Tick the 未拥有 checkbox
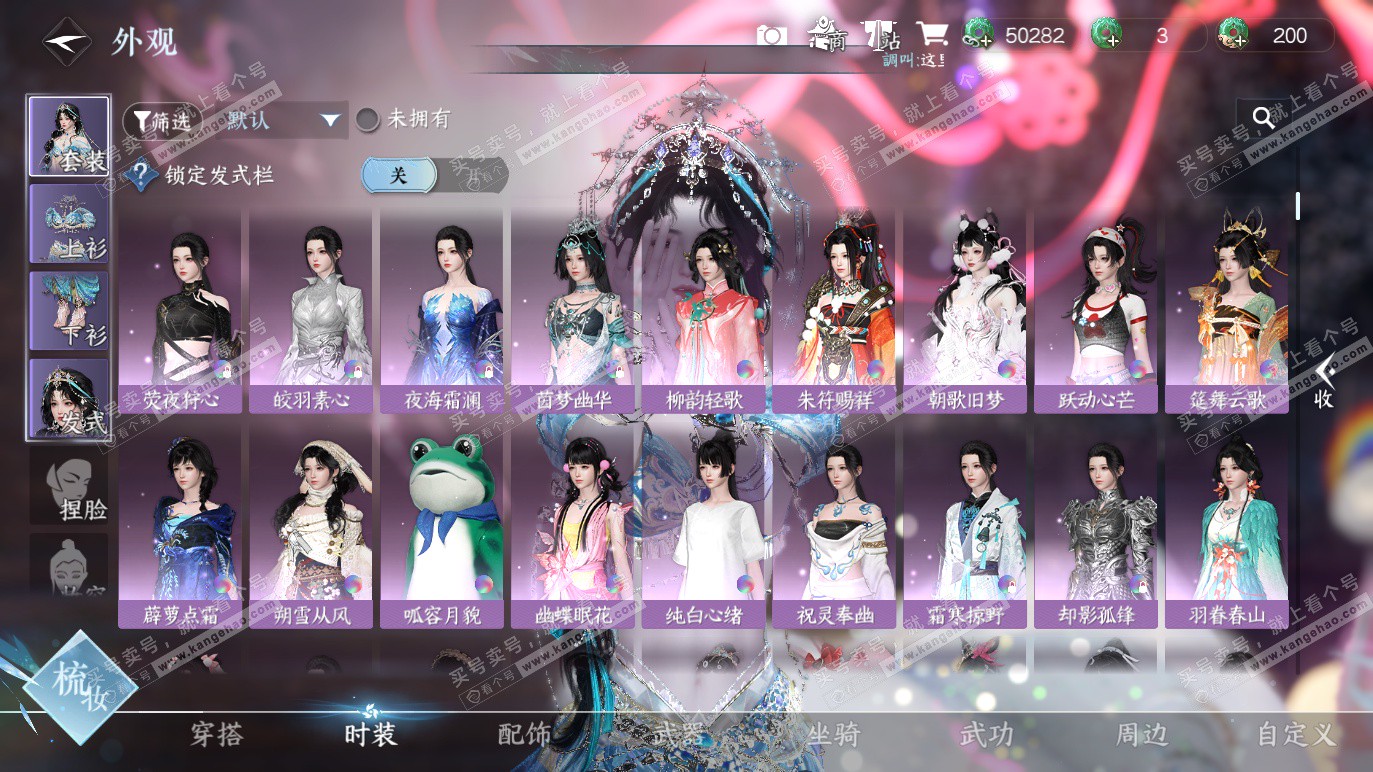The image size is (1373, 772). [x=368, y=120]
